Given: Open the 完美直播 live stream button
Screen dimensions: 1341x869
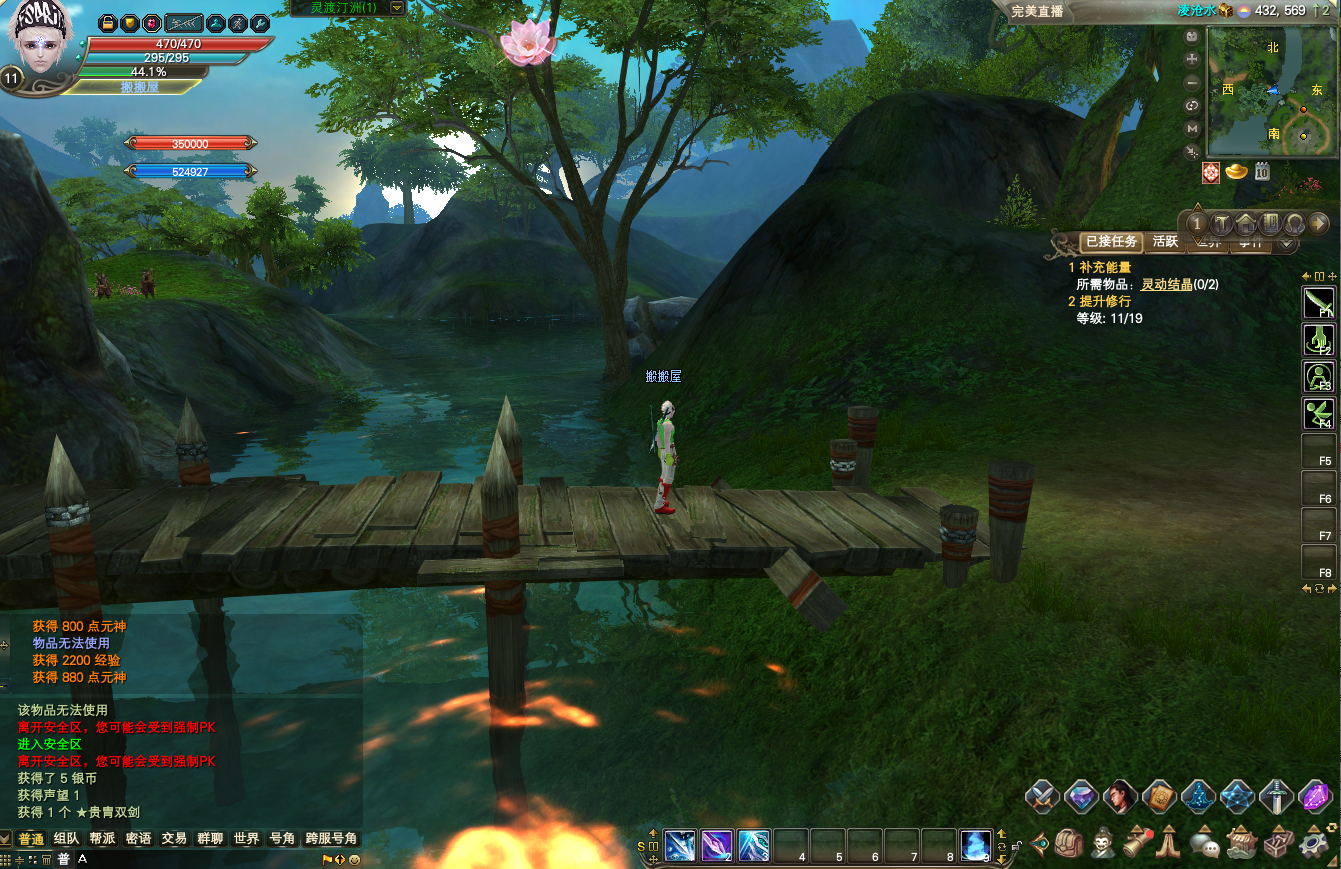Looking at the screenshot, I should click(1036, 11).
